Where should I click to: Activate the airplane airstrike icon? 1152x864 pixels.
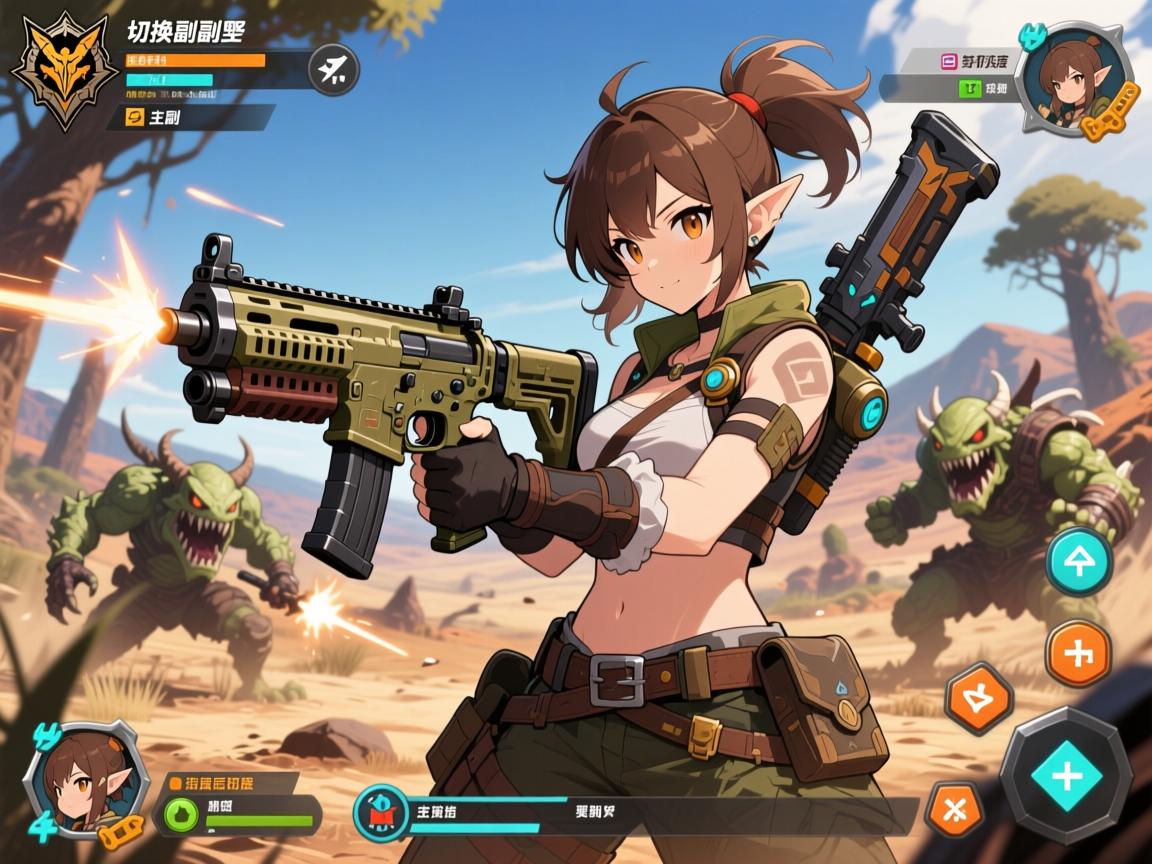coord(333,69)
